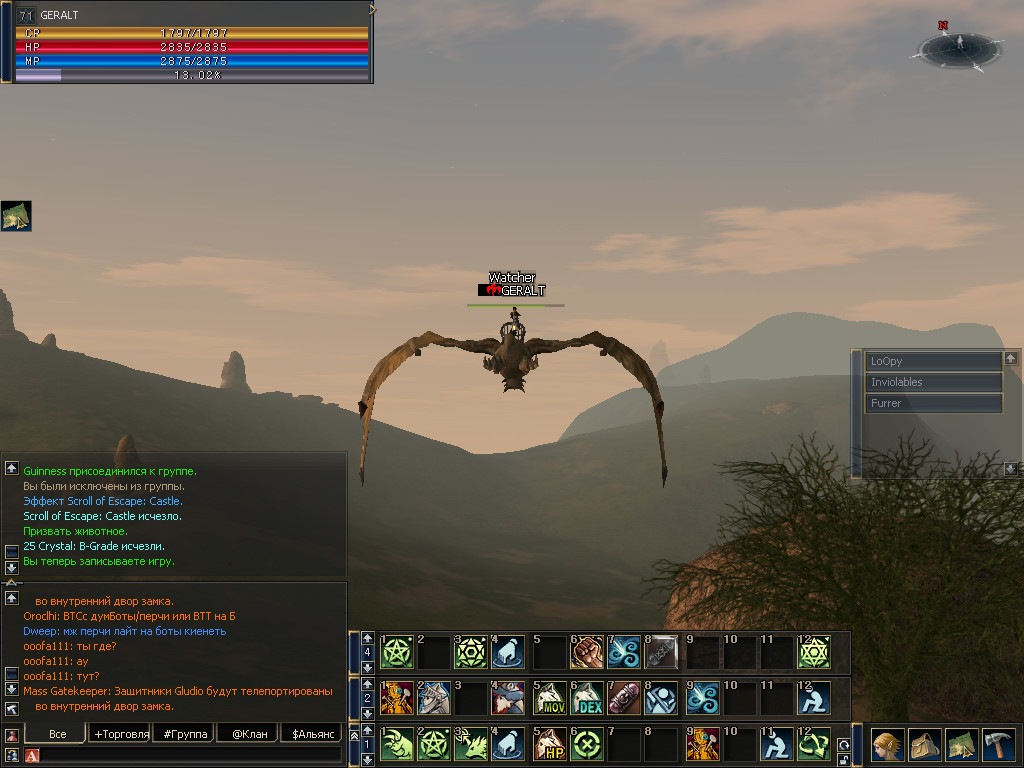Select Furrer in the player list

click(x=933, y=403)
